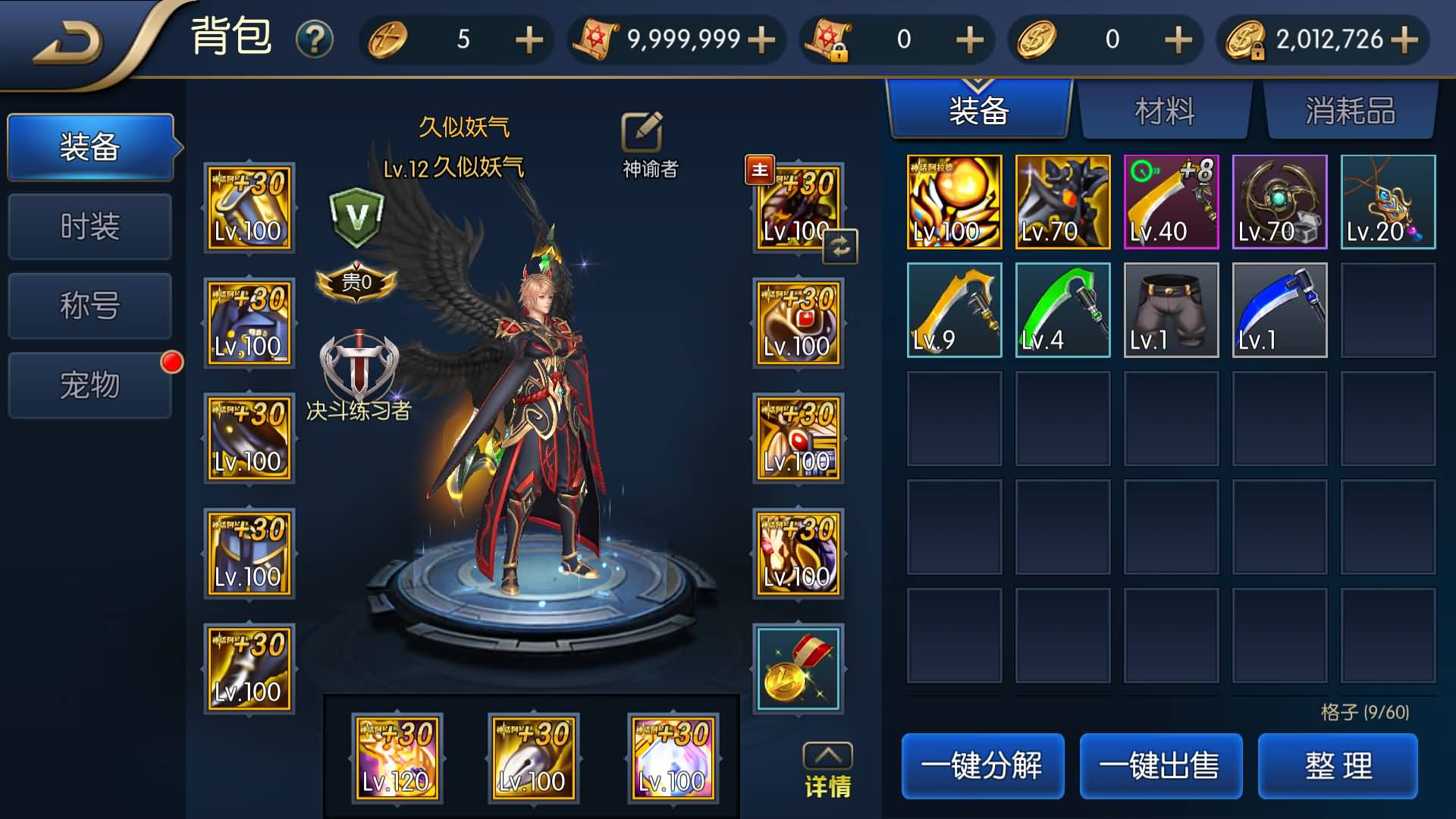The width and height of the screenshot is (1456, 819).
Task: Click 一键分解 to dismantle all
Action: click(x=982, y=766)
